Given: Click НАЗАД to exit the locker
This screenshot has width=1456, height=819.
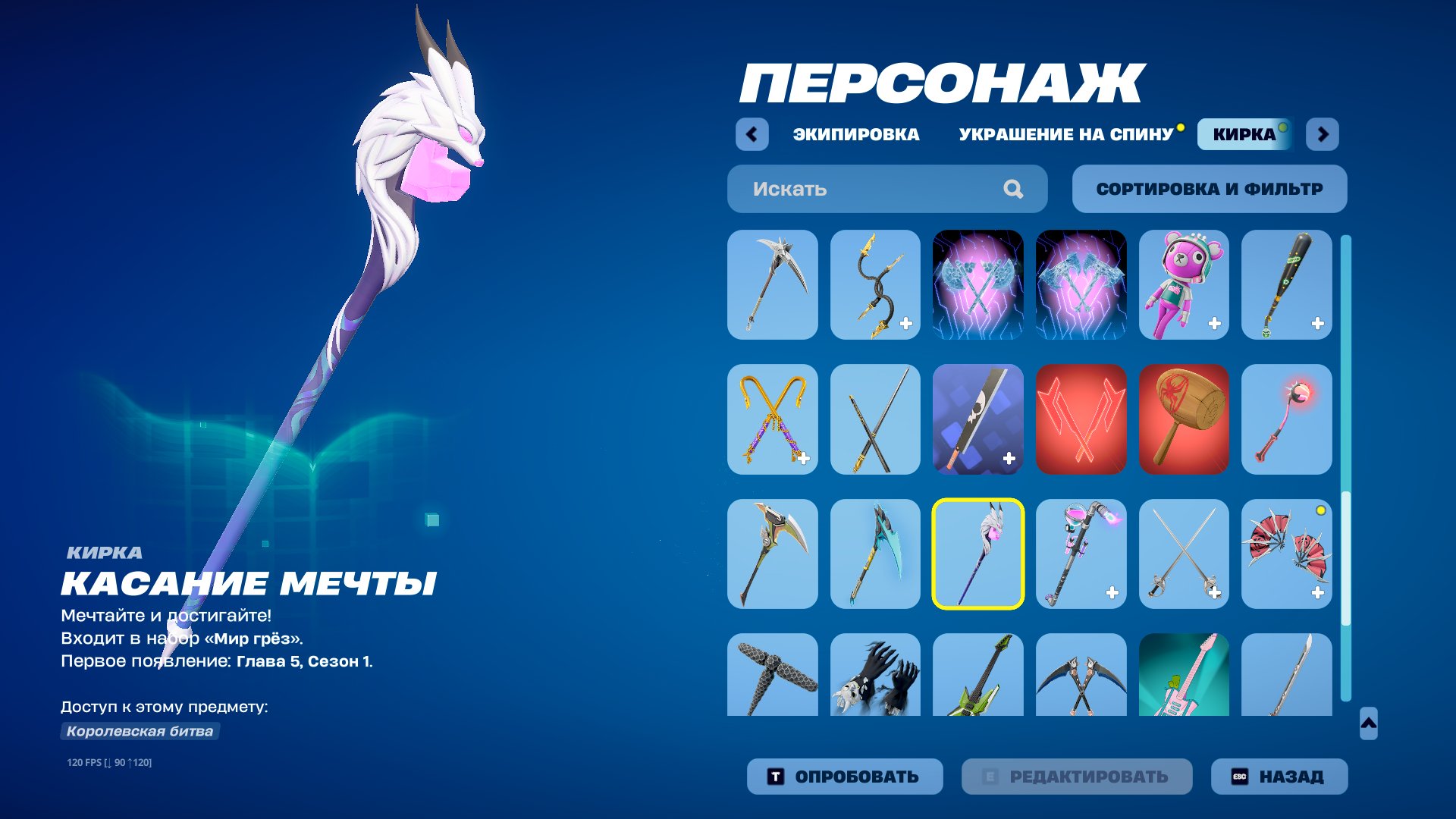Looking at the screenshot, I should click(x=1278, y=776).
